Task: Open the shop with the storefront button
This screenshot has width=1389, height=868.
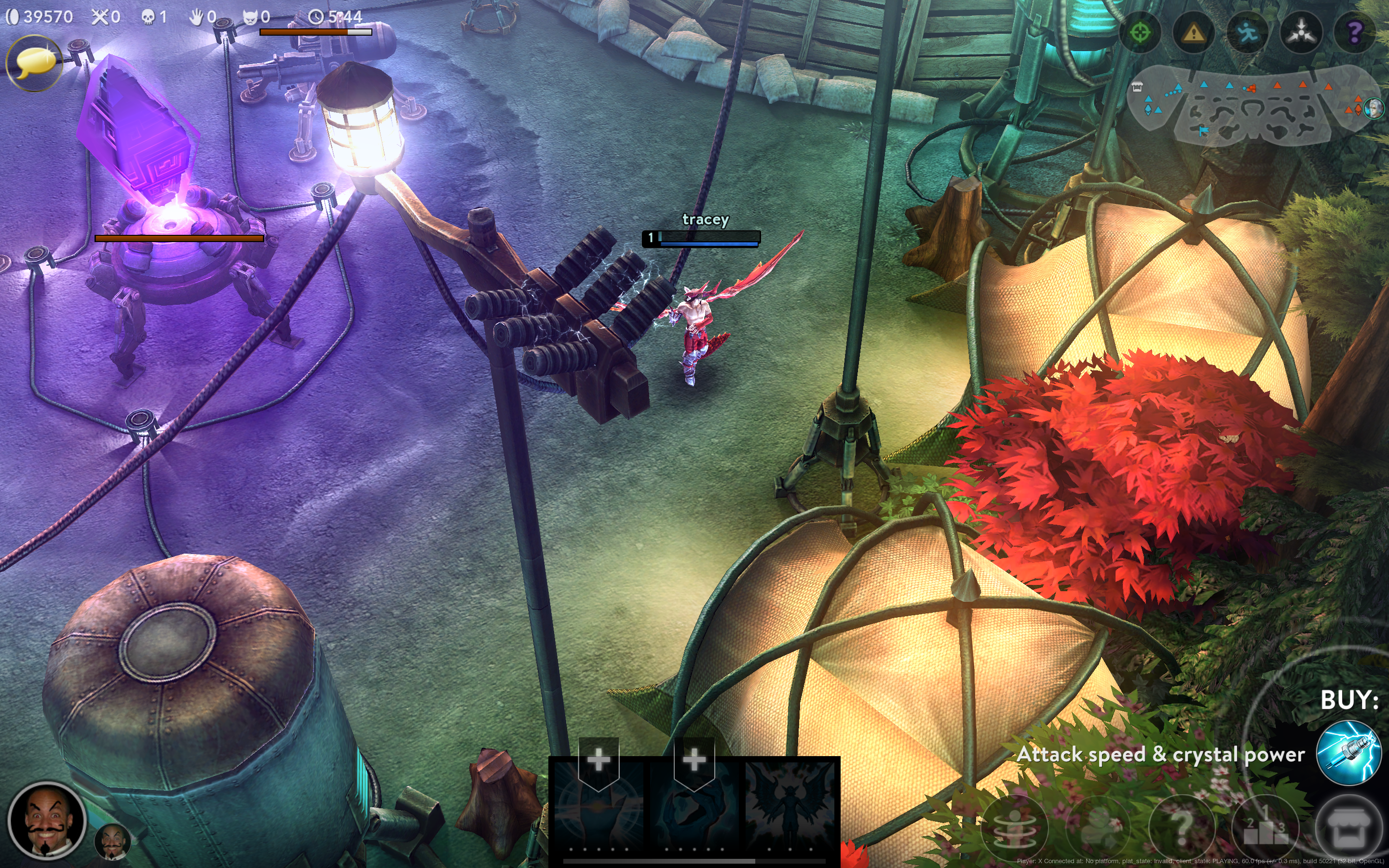Action: tap(1348, 827)
